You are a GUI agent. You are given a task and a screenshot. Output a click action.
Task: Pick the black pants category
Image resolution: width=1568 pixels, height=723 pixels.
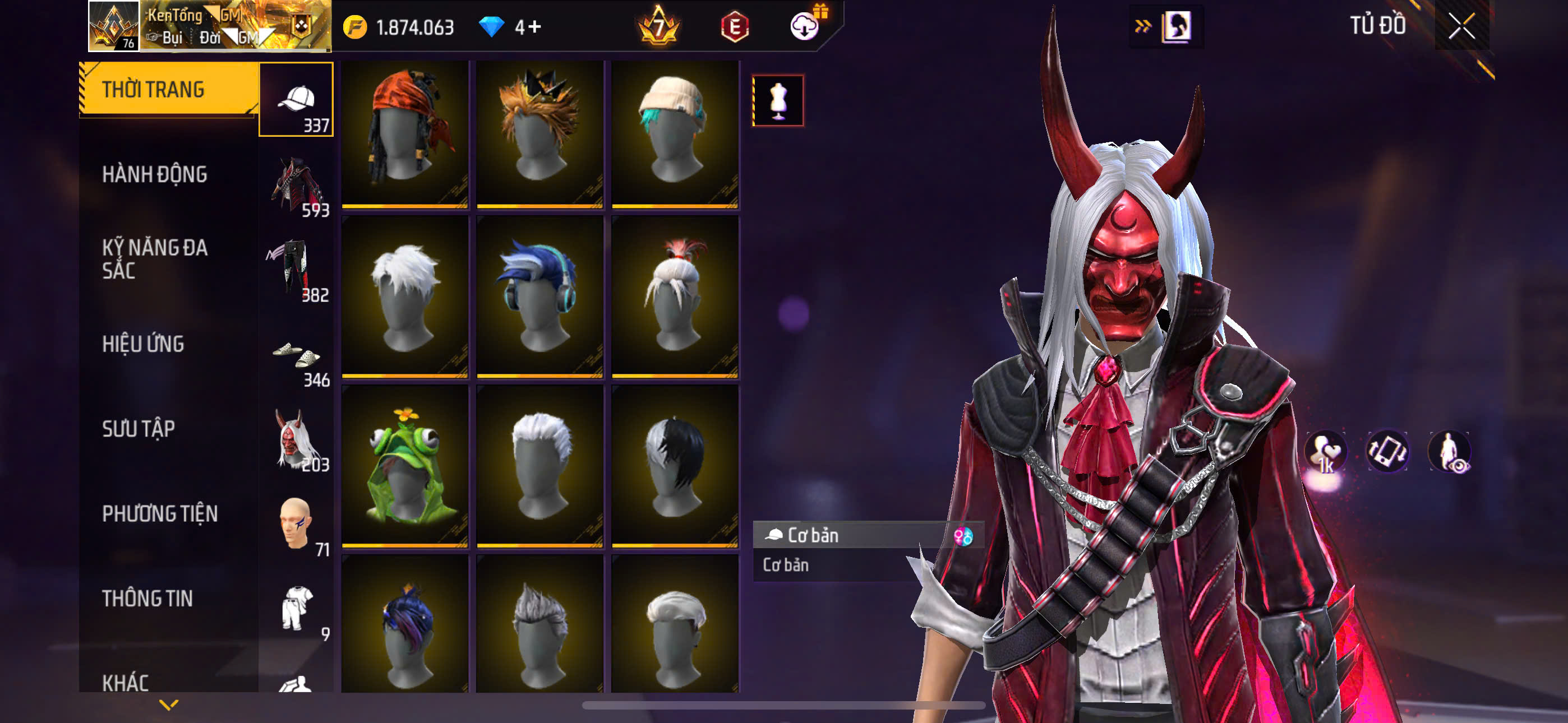(296, 270)
